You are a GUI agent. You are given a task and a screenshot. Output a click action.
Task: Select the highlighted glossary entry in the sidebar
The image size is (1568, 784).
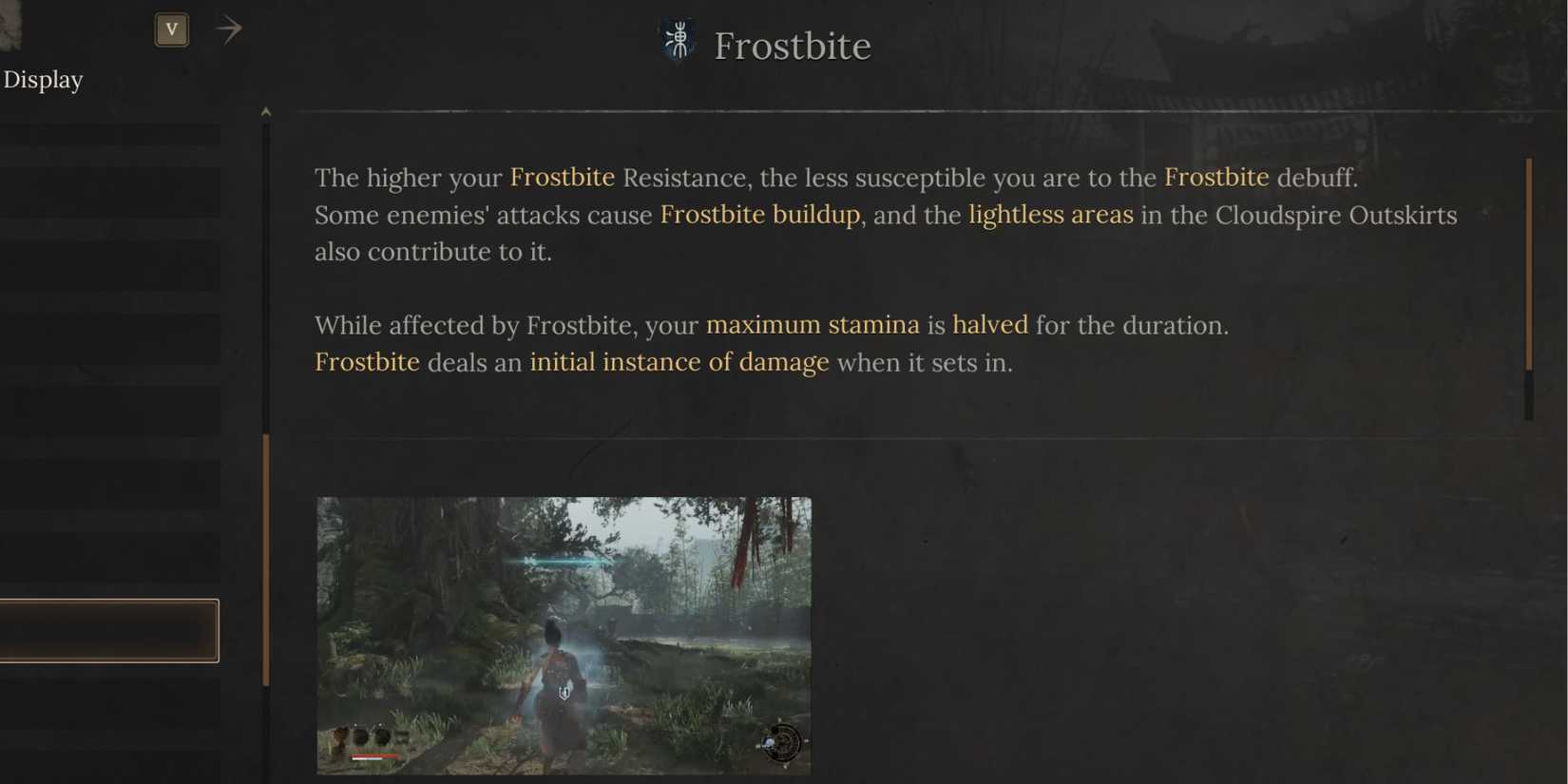(x=109, y=629)
